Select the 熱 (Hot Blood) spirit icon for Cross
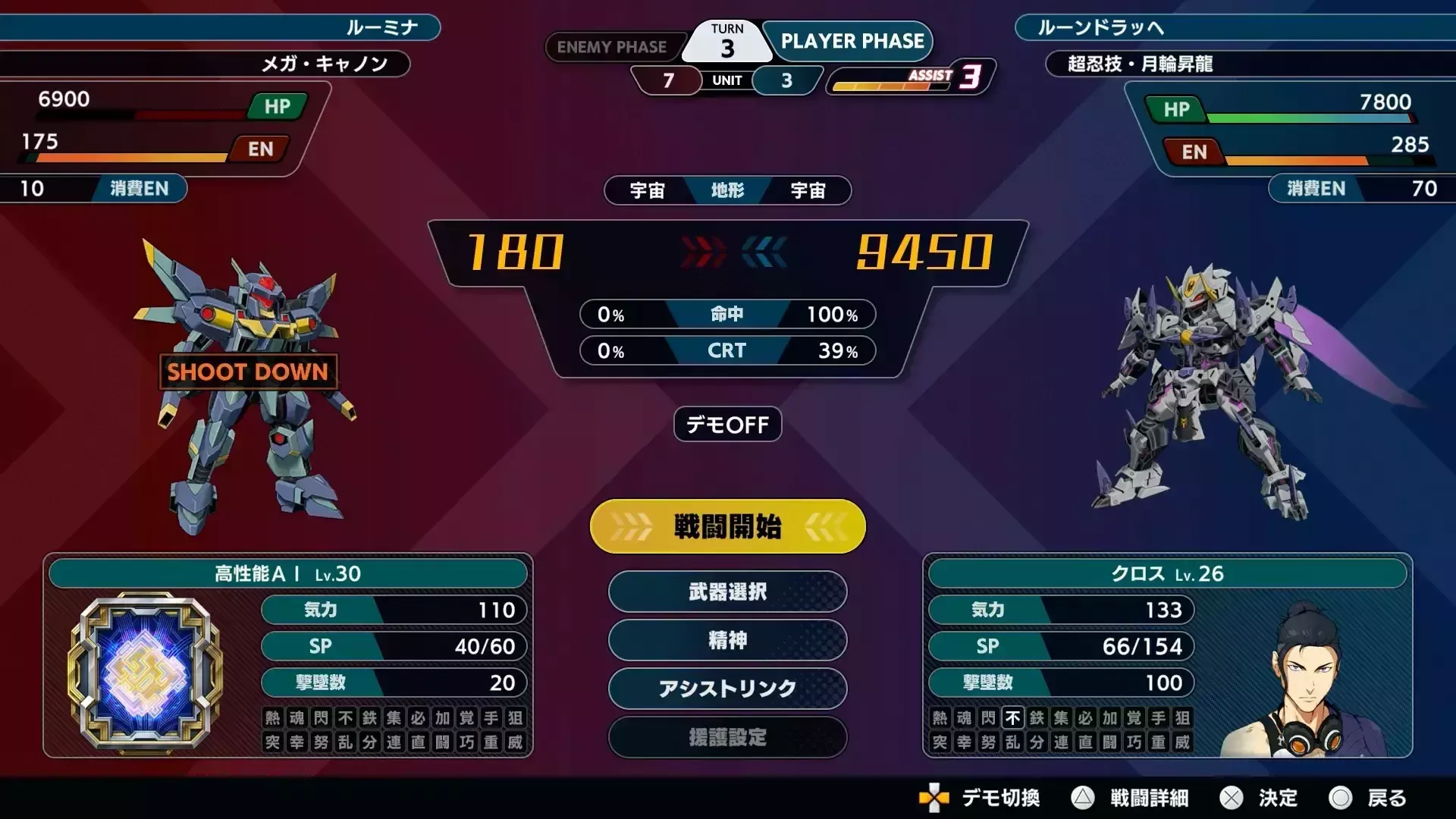Viewport: 1456px width, 819px height. tap(939, 719)
